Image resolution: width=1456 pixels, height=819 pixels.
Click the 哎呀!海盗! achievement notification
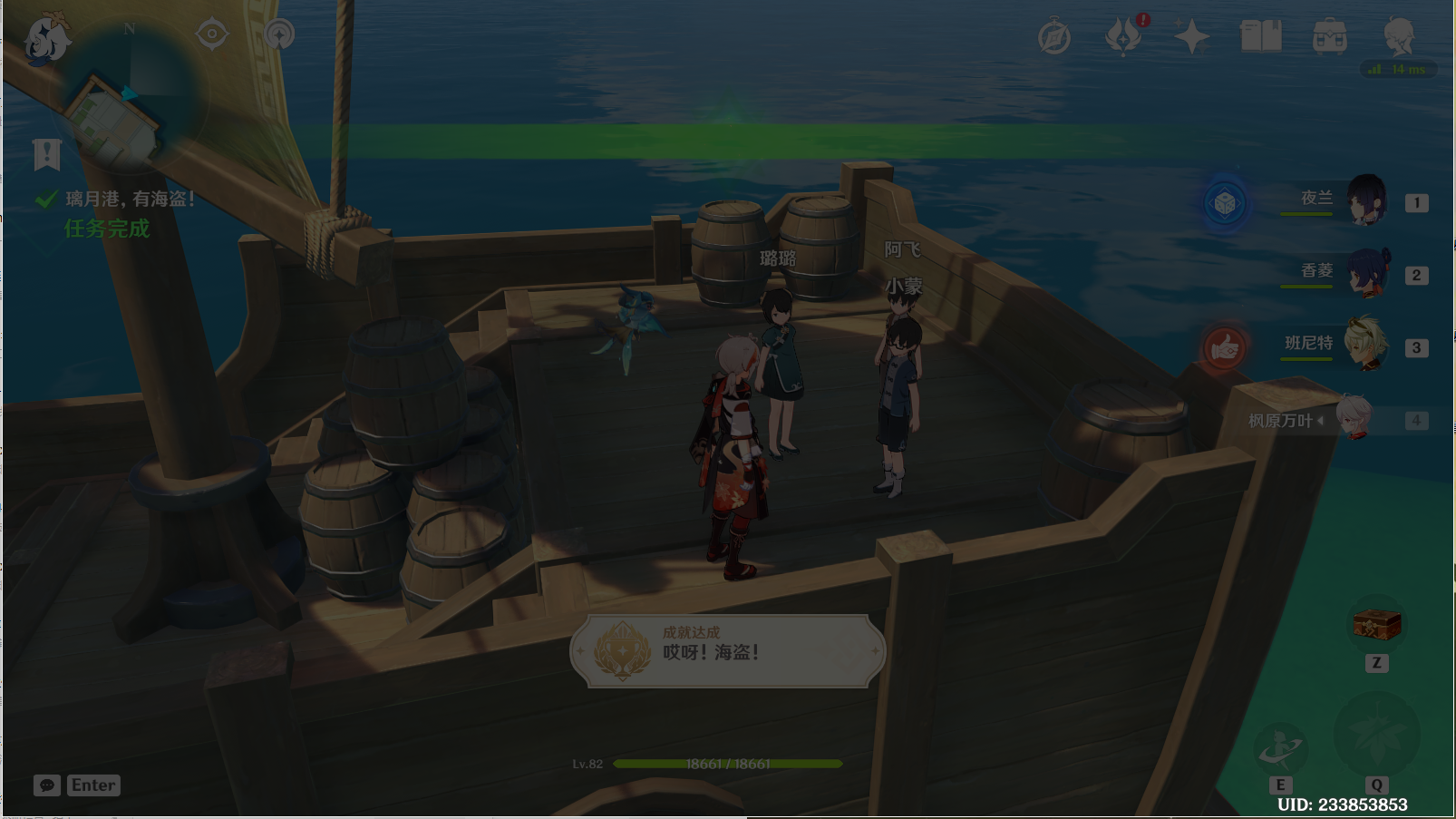pyautogui.click(x=727, y=650)
